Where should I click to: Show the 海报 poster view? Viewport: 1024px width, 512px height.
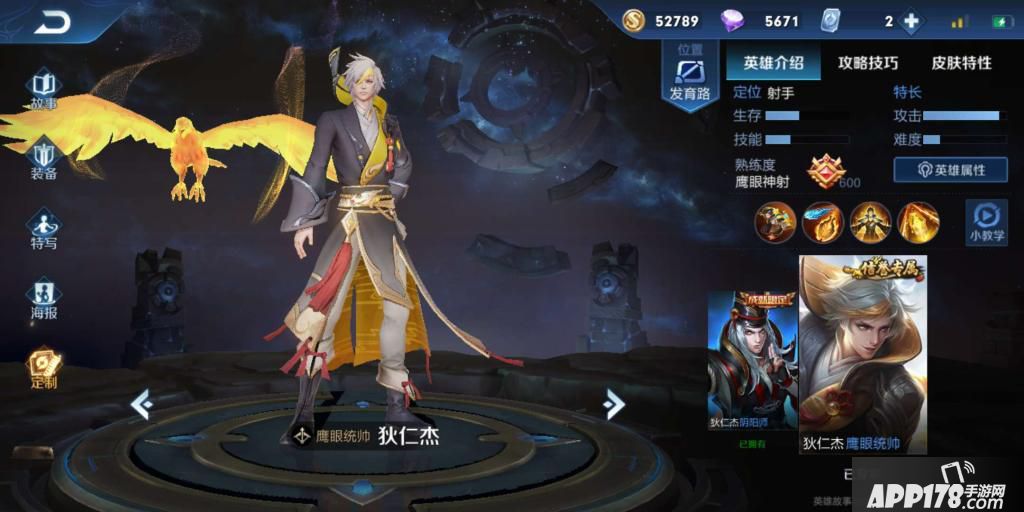[x=43, y=298]
